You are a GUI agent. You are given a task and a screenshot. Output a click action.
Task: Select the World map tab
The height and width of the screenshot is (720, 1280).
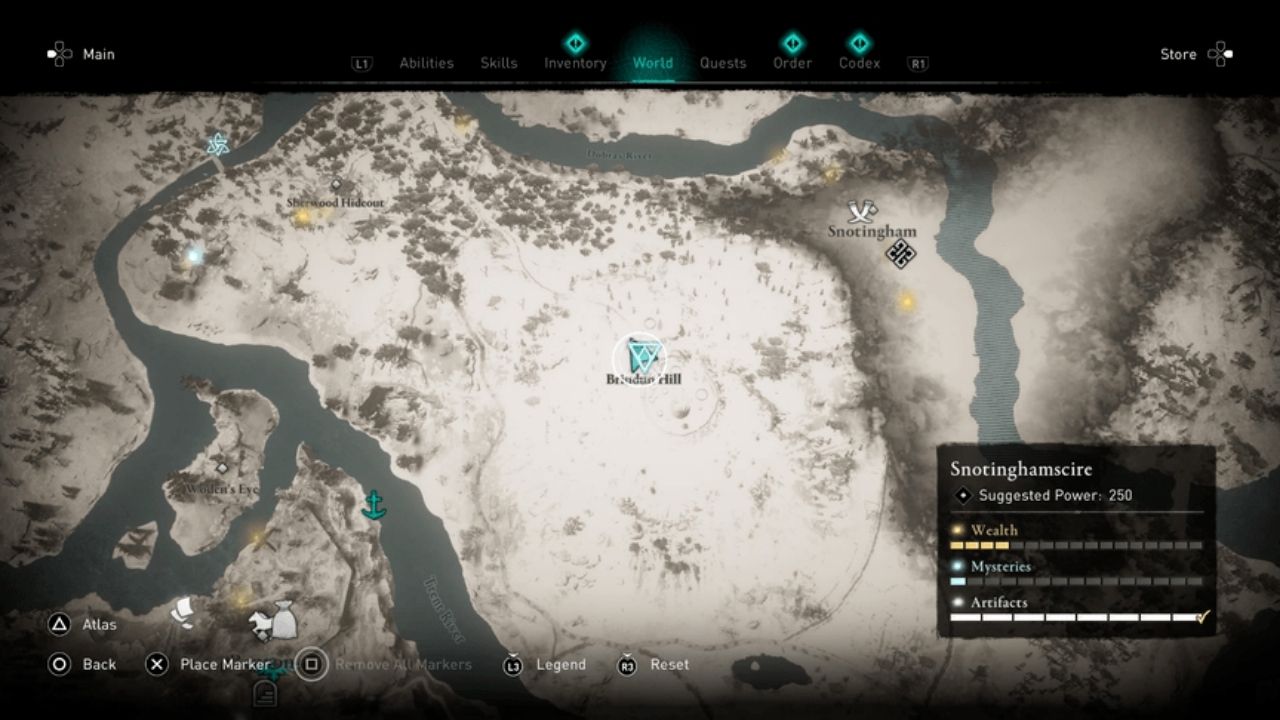652,63
